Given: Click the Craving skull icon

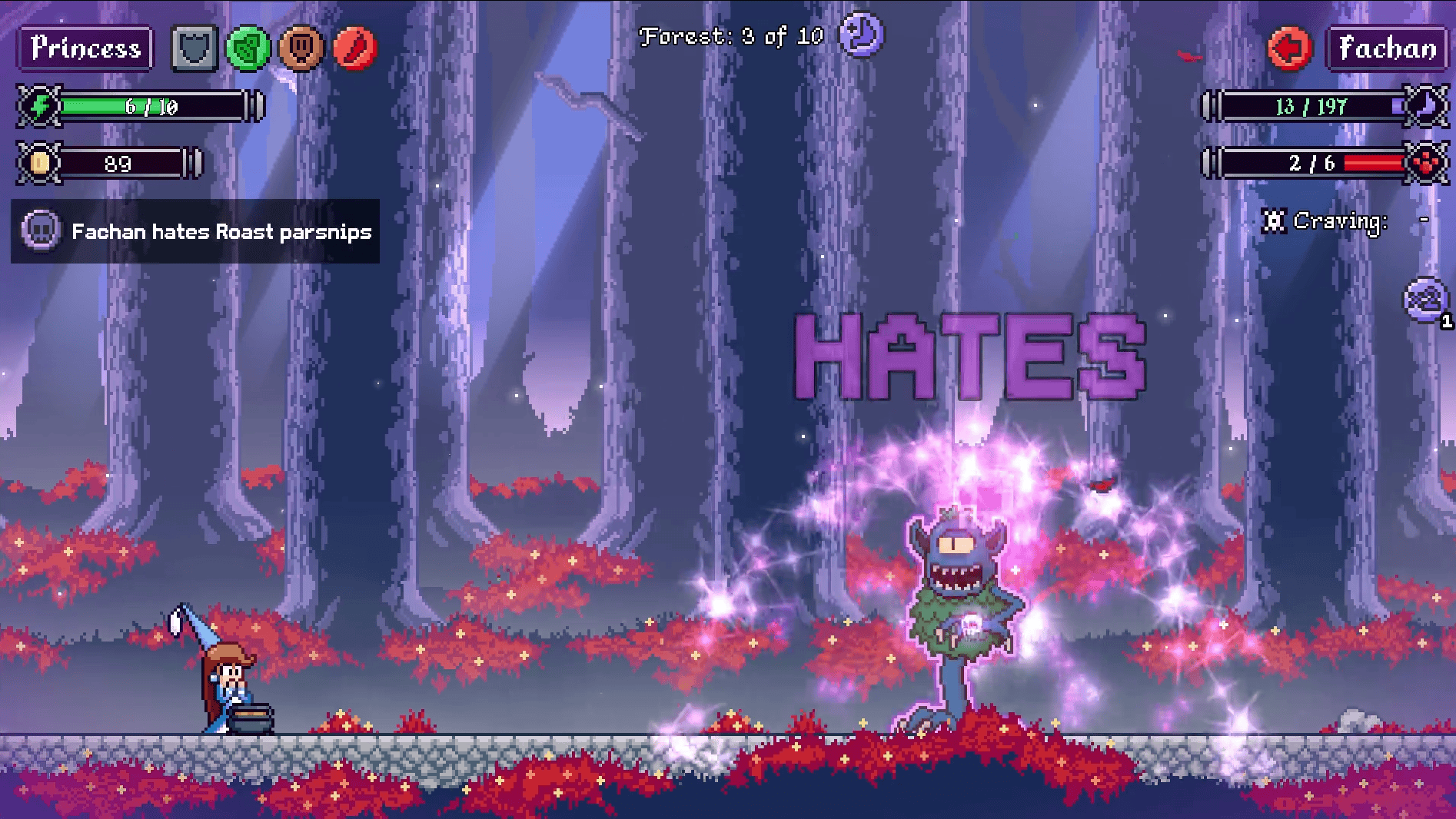Looking at the screenshot, I should (x=1274, y=221).
